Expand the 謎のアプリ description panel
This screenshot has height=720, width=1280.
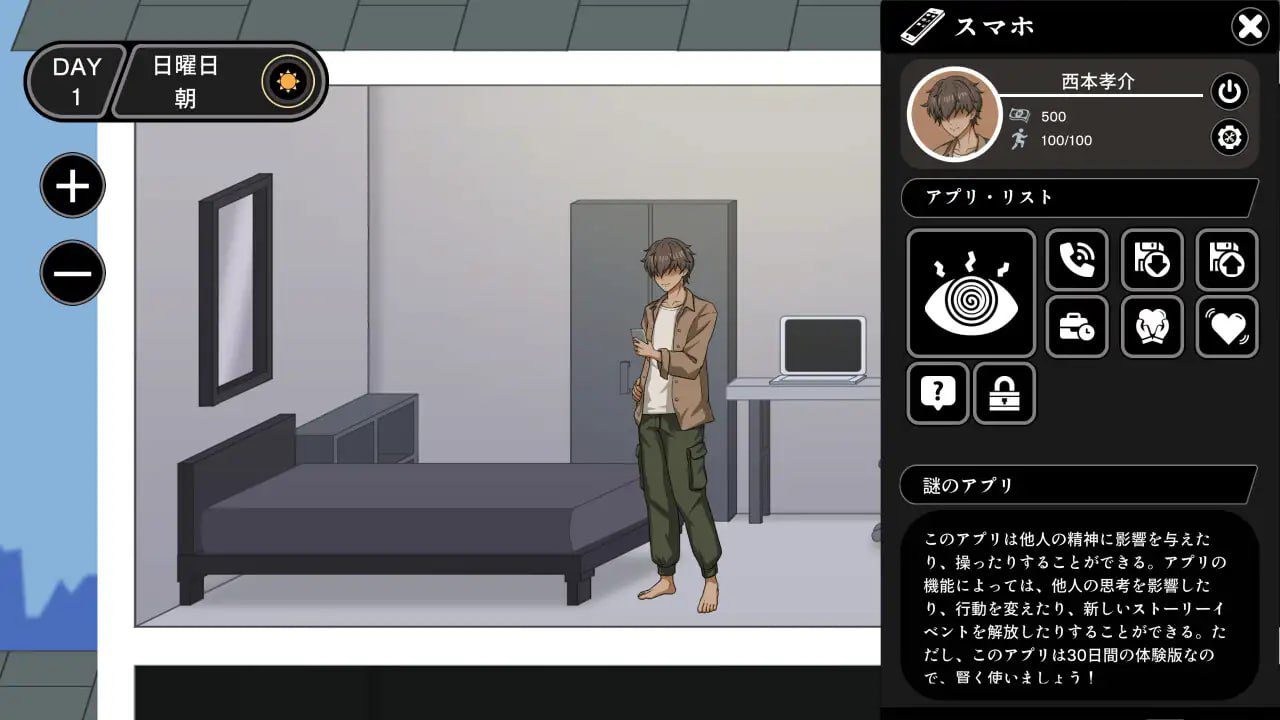1079,485
